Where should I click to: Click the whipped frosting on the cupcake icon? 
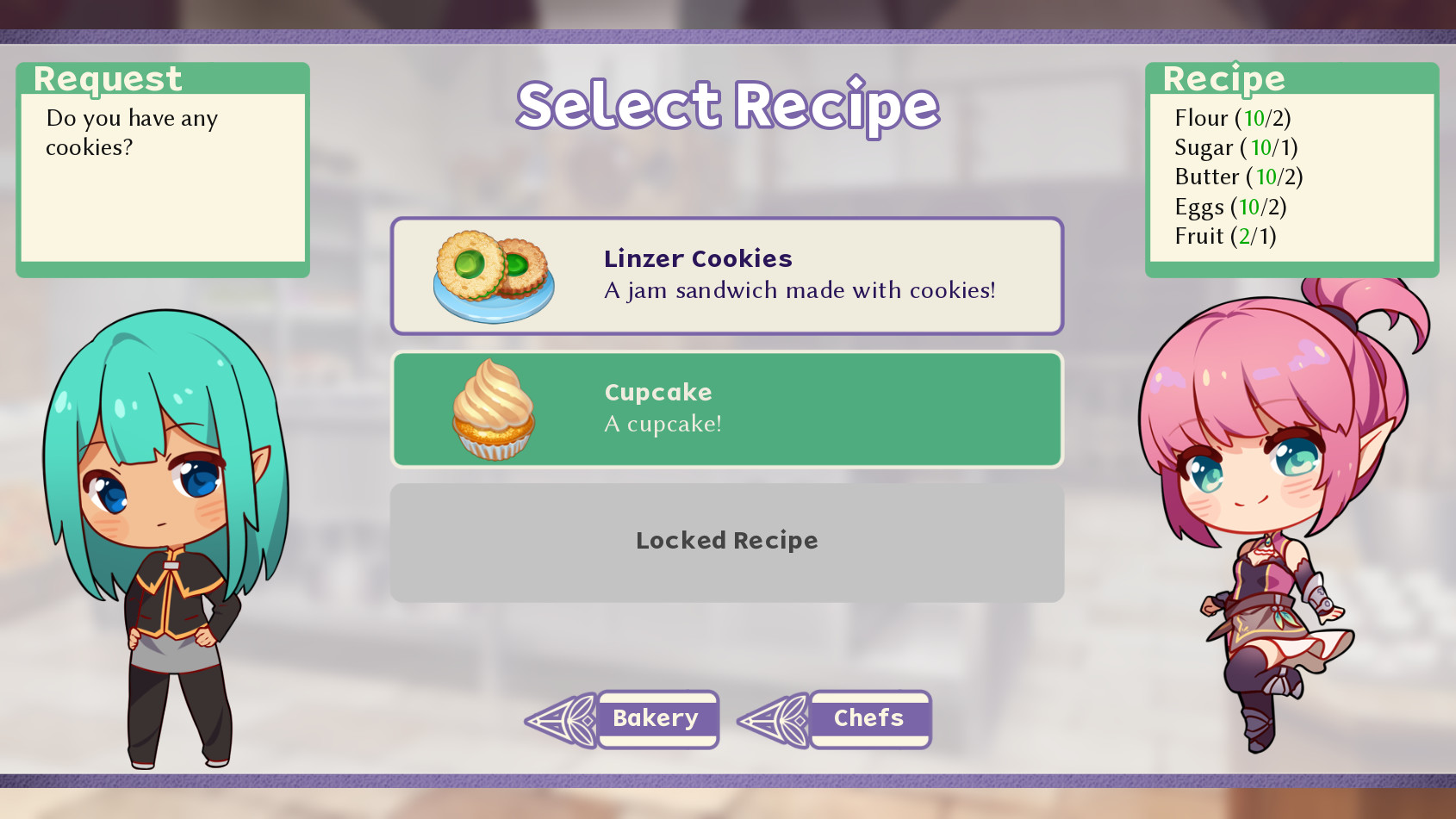(489, 390)
